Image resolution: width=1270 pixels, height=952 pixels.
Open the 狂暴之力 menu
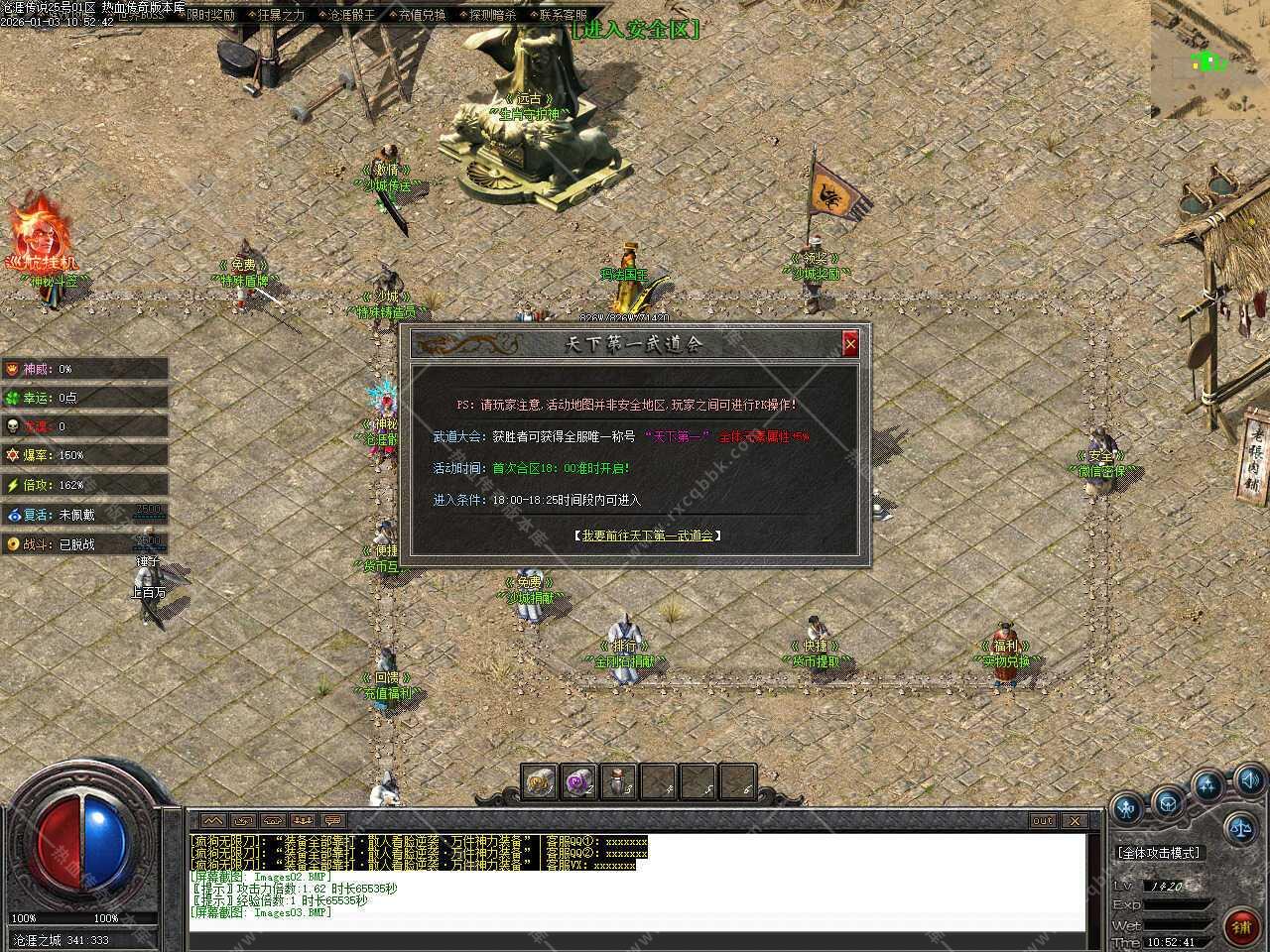pos(281,15)
